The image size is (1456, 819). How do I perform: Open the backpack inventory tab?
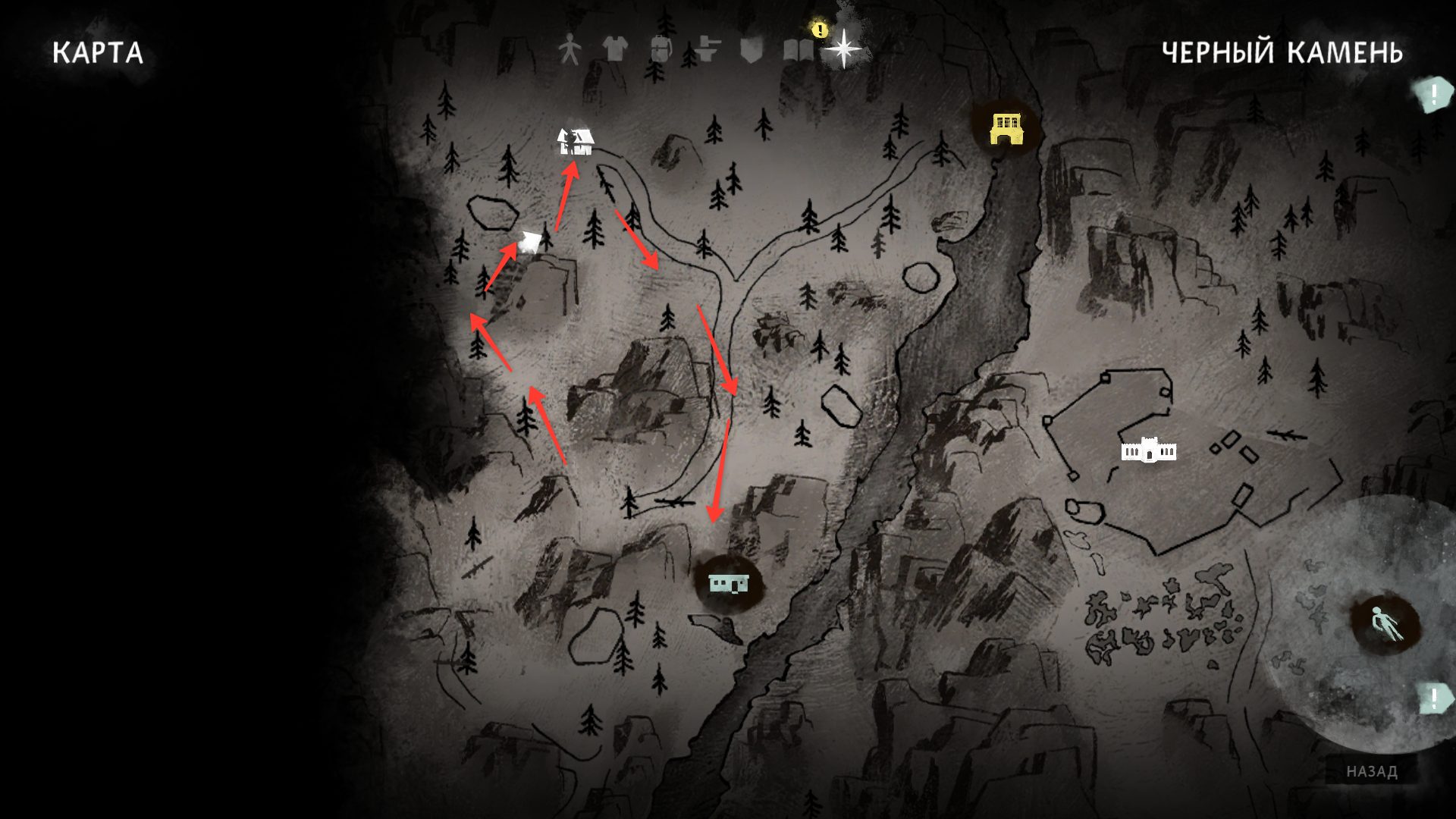coord(661,49)
